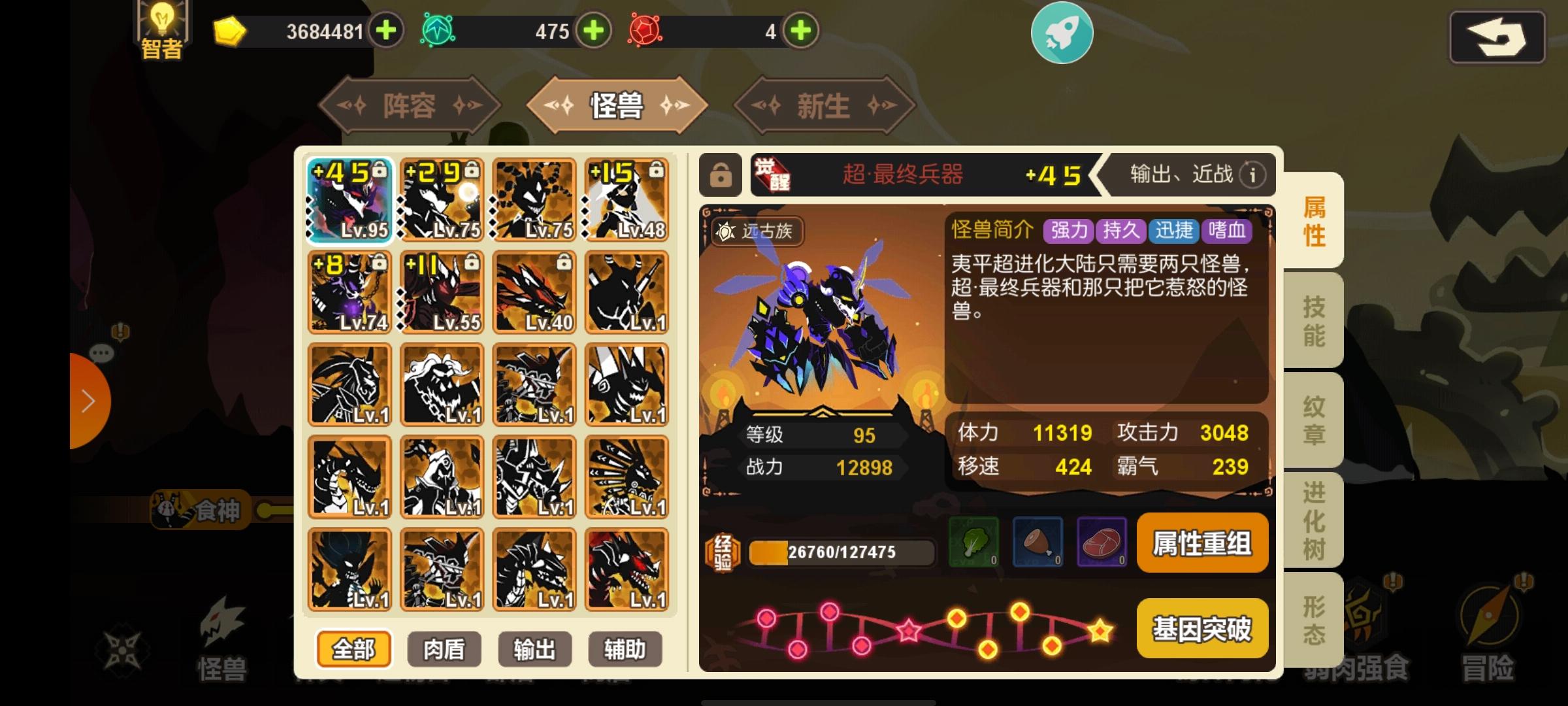Screen dimensions: 1568x706
Task: Click the rocket speed-up icon at top center
Action: click(1063, 33)
